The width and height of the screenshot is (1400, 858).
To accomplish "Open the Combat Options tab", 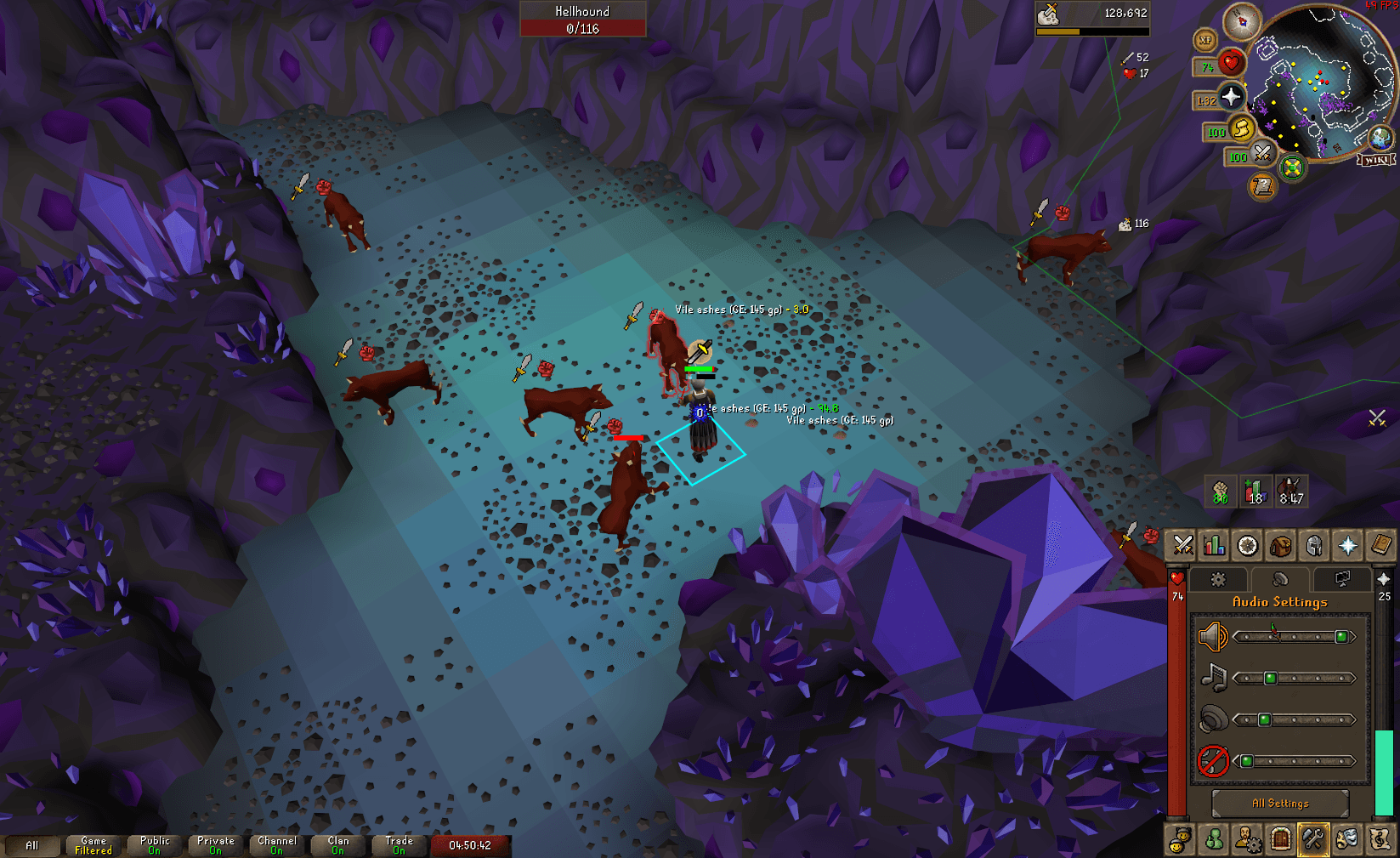I will 1182,546.
